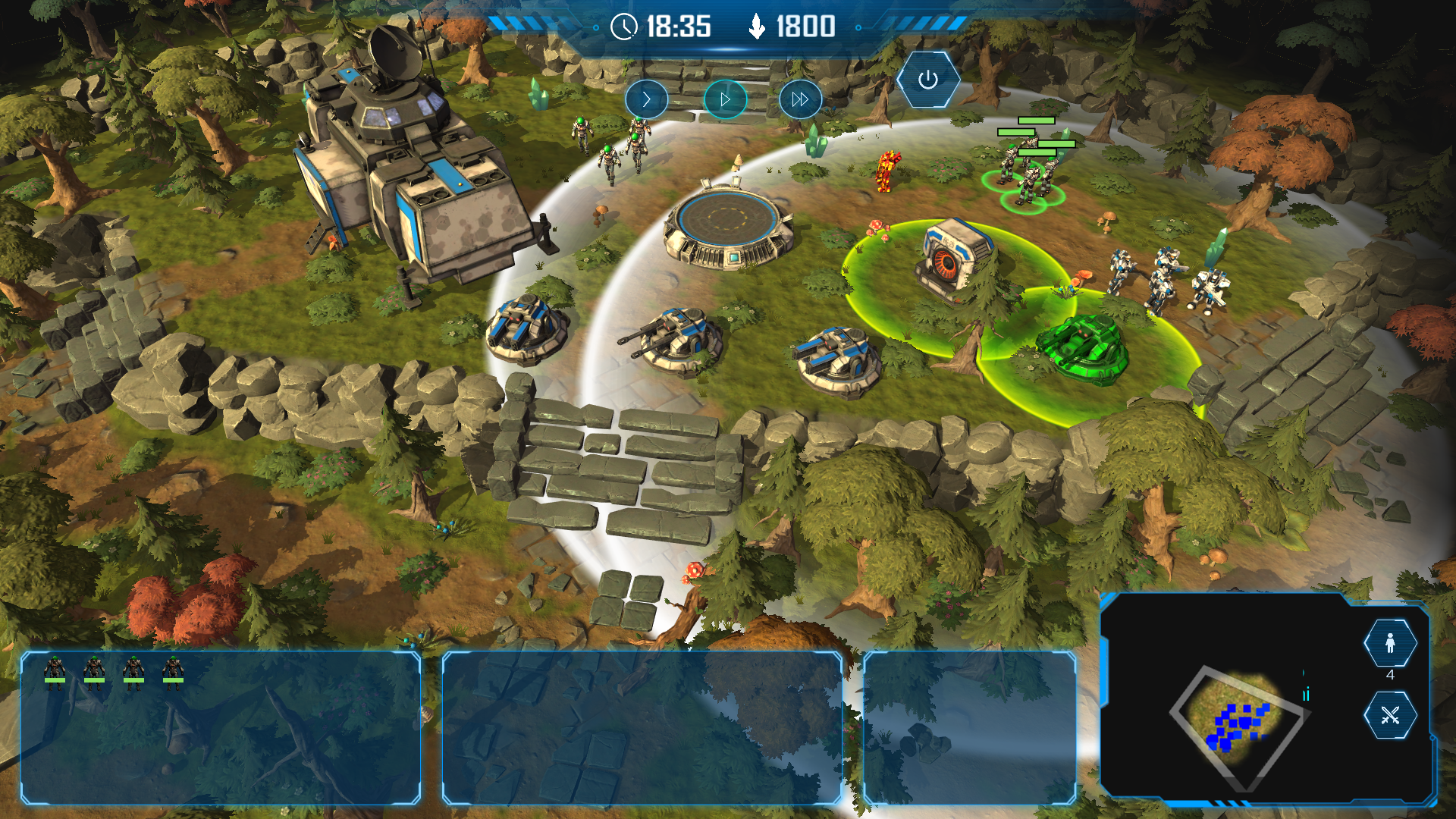Click the minimap terrain view

1237,724
